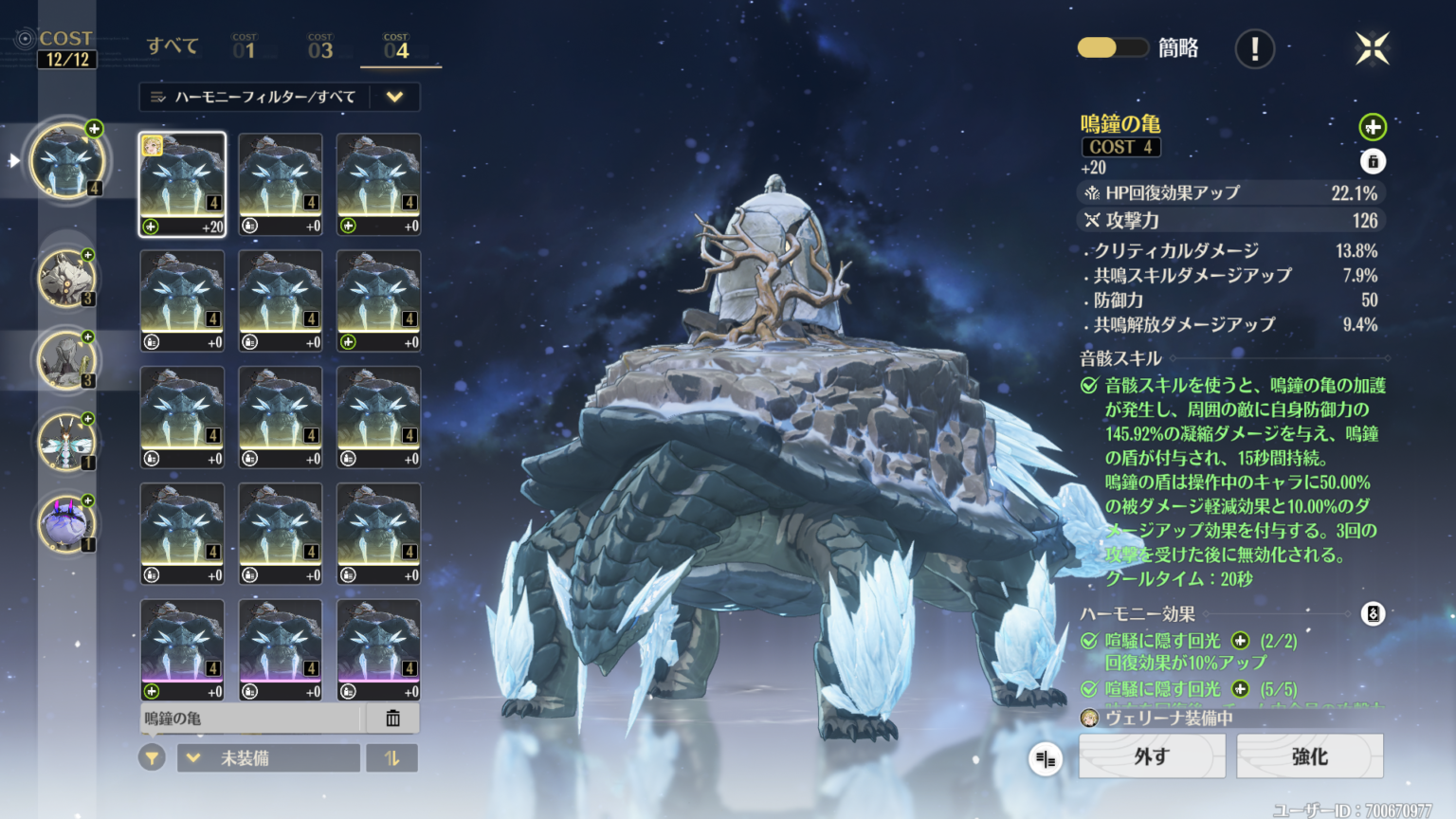The width and height of the screenshot is (1456, 819).
Task: Open the exclamation mark info button
Action: coord(1254,48)
